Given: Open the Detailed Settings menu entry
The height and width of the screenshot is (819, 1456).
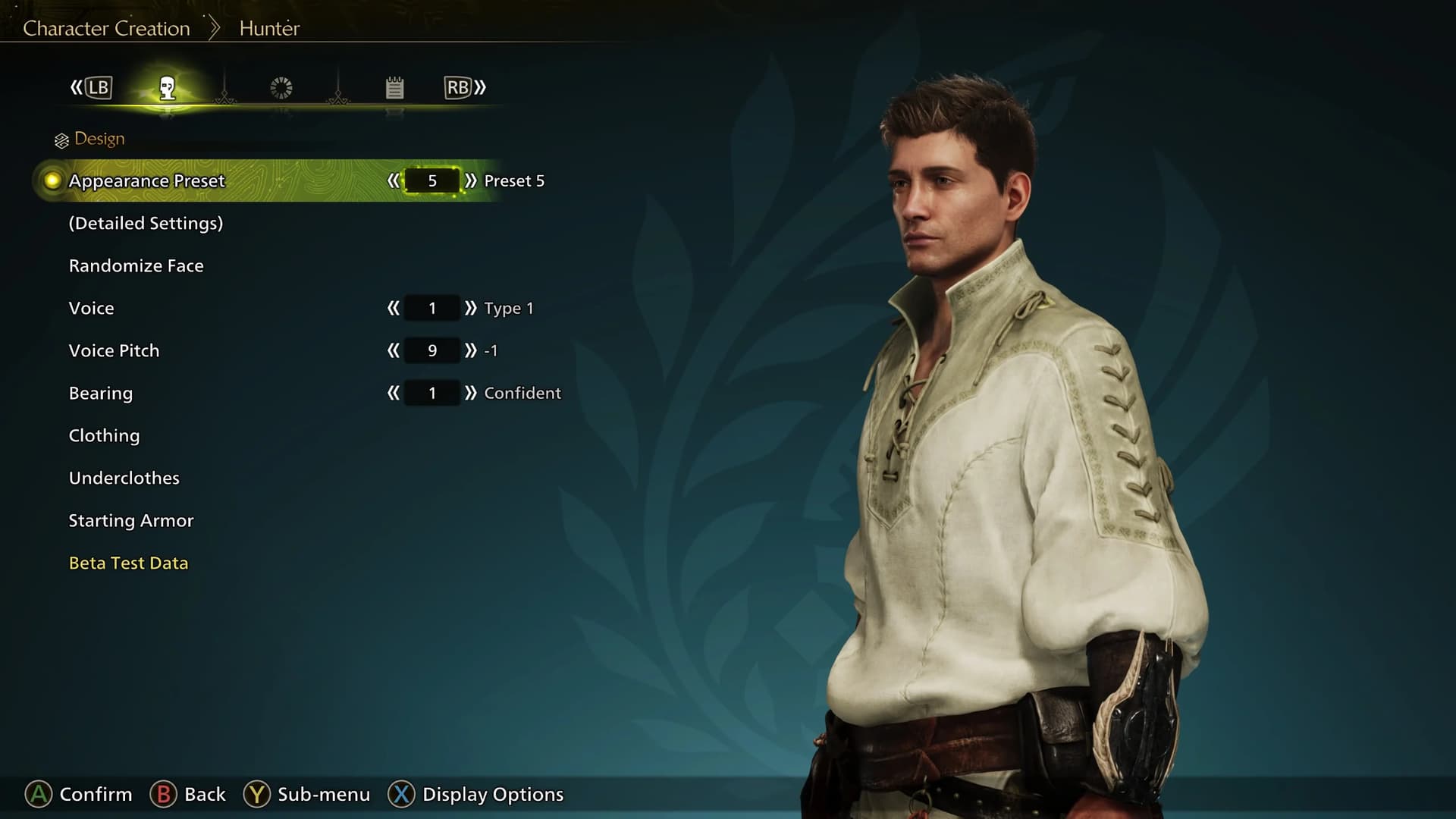Looking at the screenshot, I should (x=146, y=223).
